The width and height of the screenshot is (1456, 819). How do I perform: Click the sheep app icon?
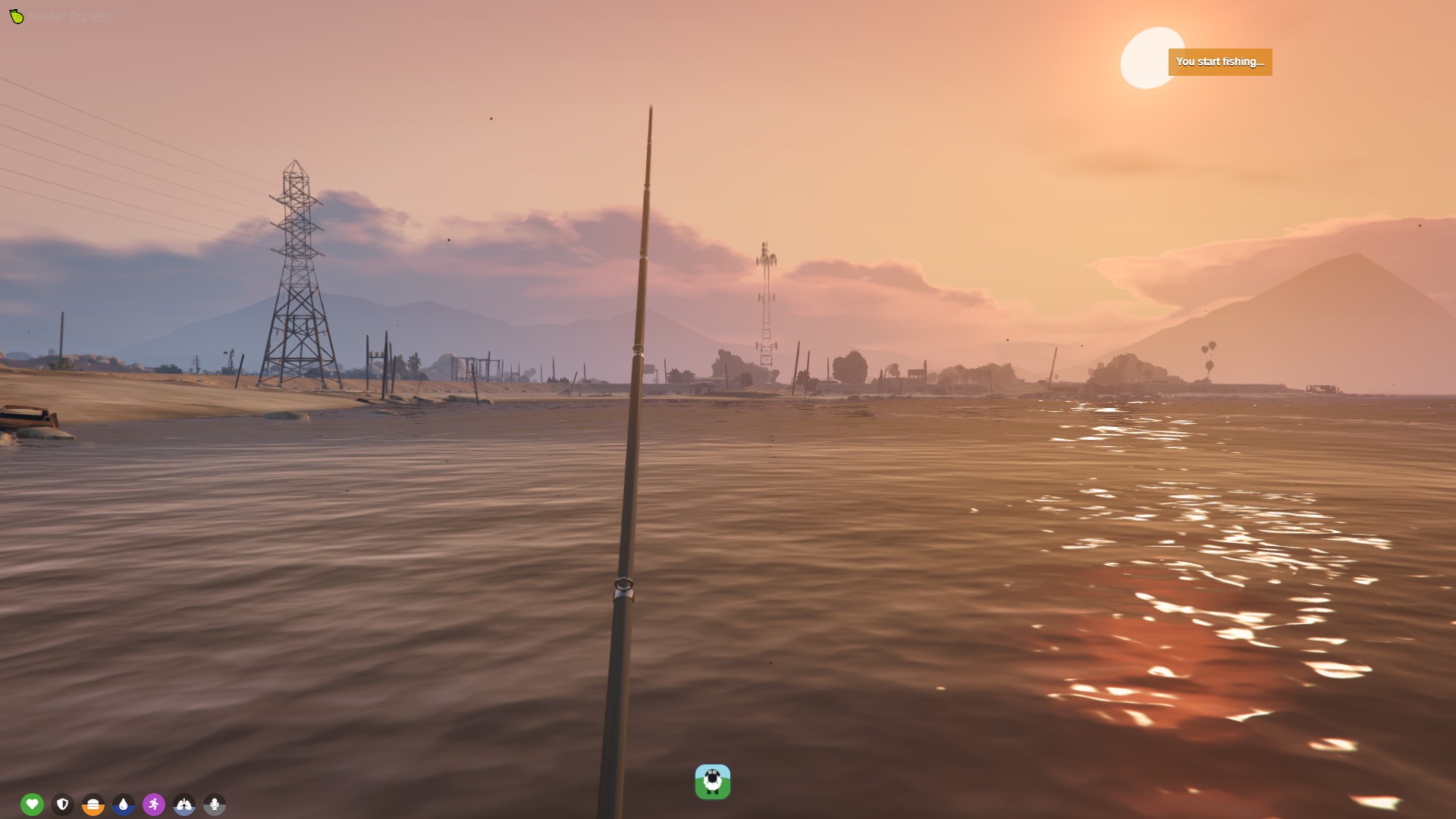(712, 782)
